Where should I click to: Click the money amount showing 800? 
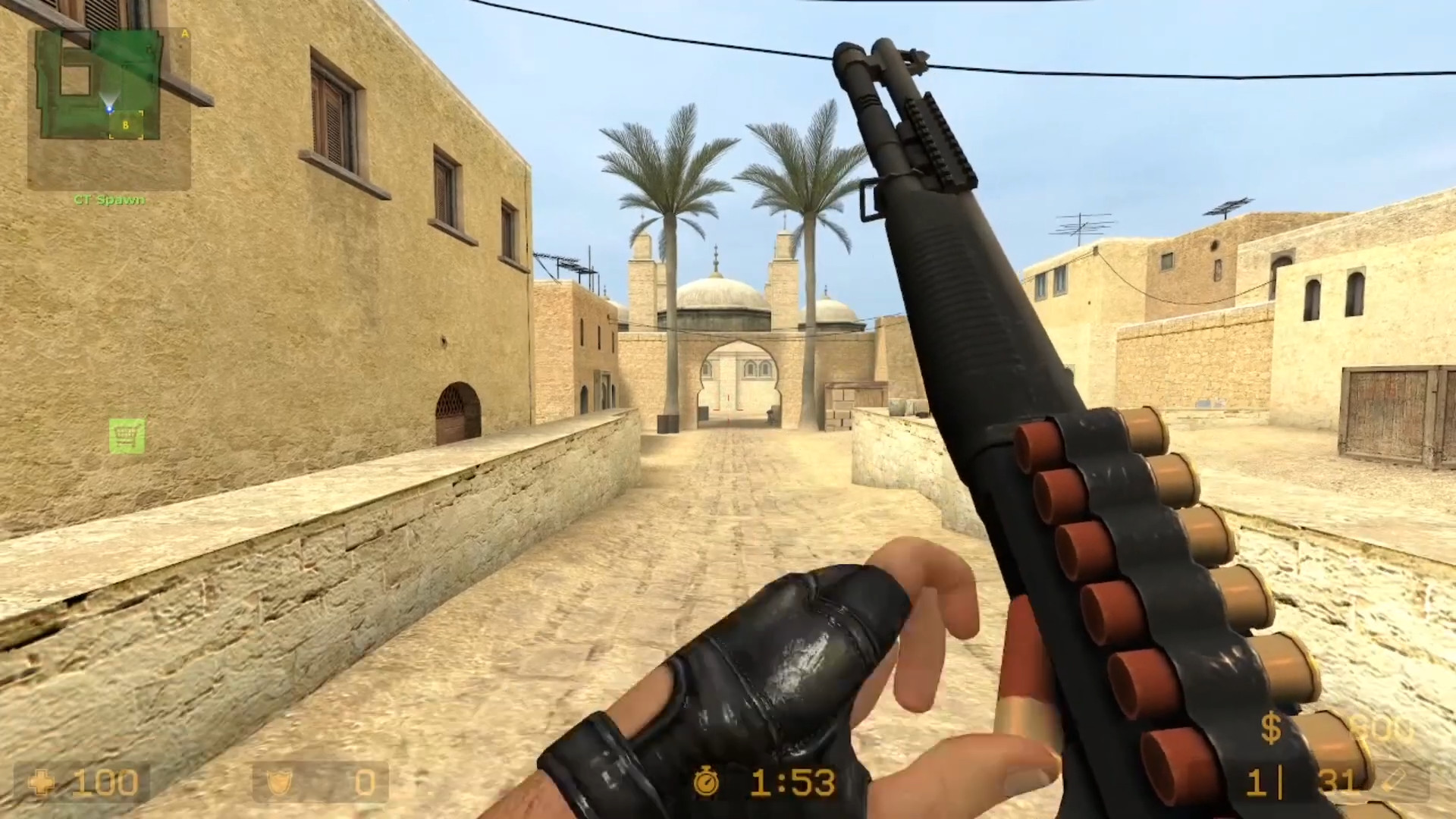[x=1382, y=728]
